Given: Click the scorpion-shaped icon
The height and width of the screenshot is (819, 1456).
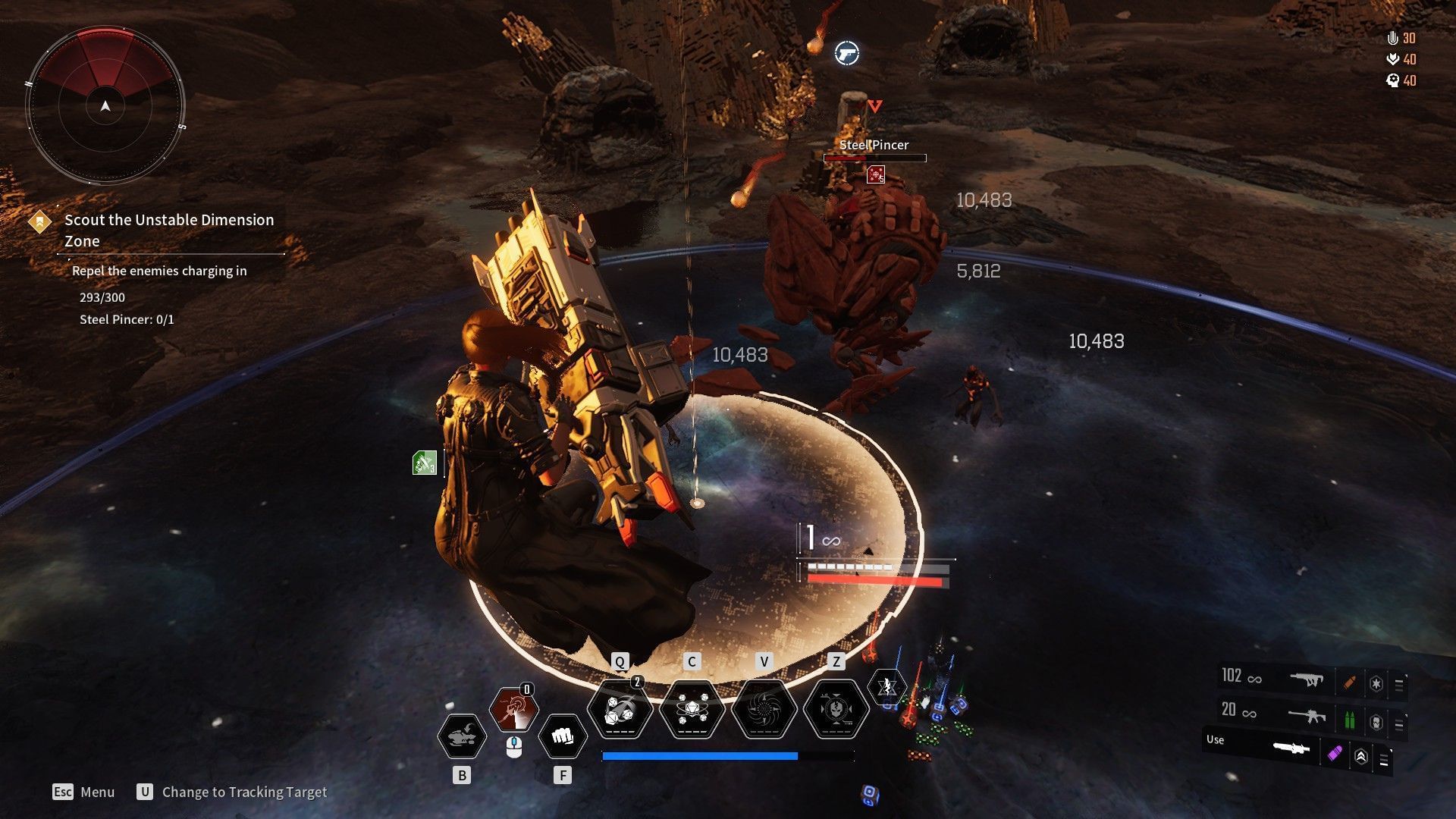Looking at the screenshot, I should coord(462,736).
